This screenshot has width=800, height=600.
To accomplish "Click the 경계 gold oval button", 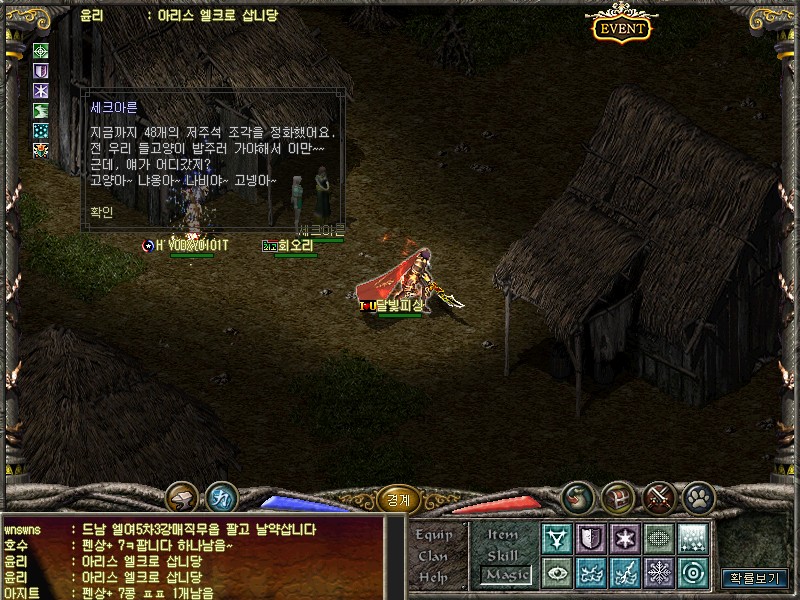I will click(x=399, y=499).
